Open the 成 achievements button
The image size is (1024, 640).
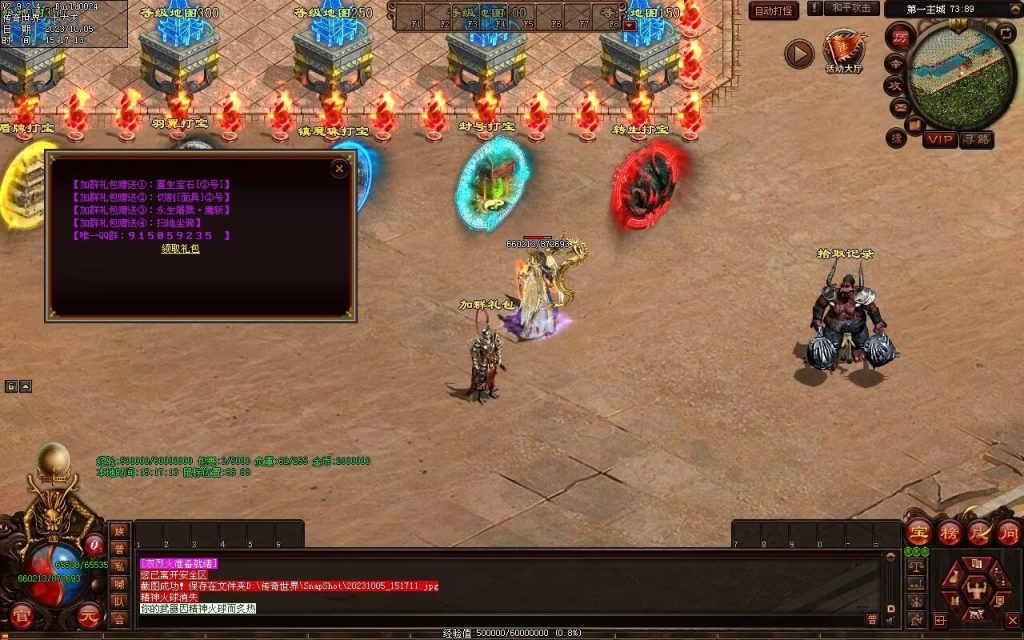pyautogui.click(x=979, y=533)
